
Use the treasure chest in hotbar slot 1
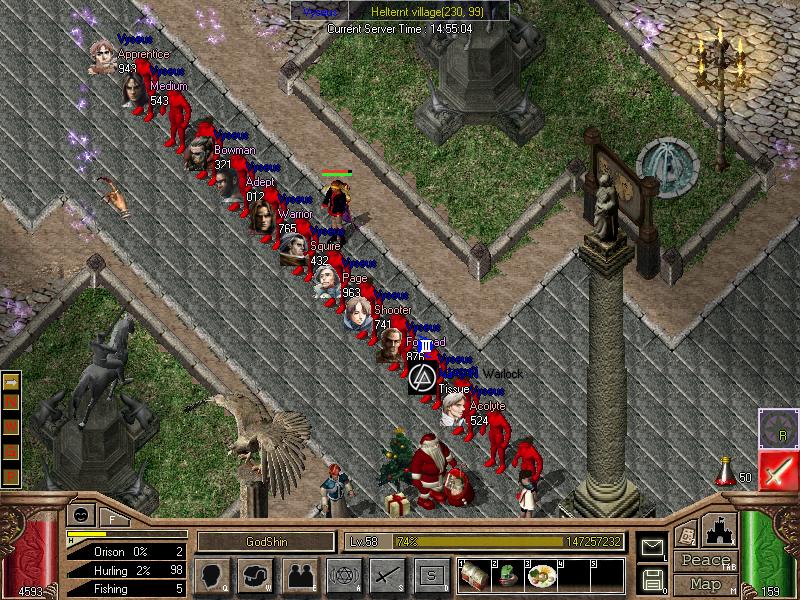[x=475, y=577]
